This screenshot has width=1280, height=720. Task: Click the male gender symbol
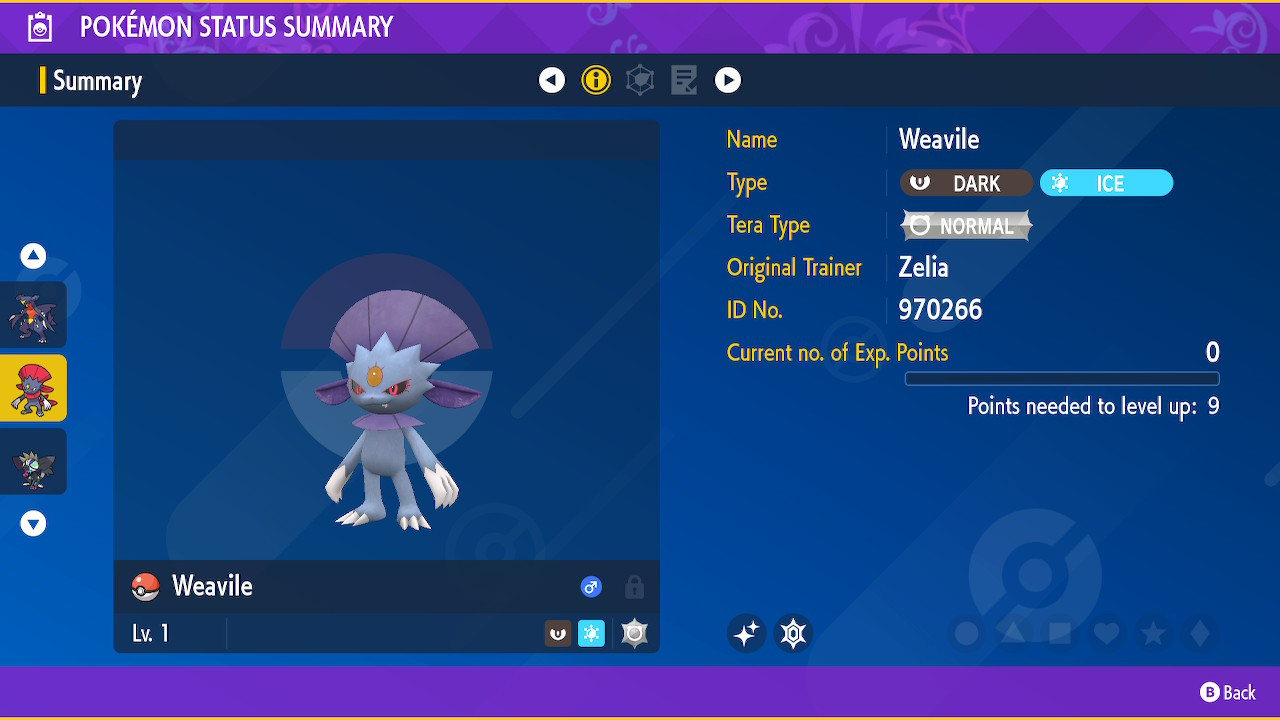coord(591,587)
